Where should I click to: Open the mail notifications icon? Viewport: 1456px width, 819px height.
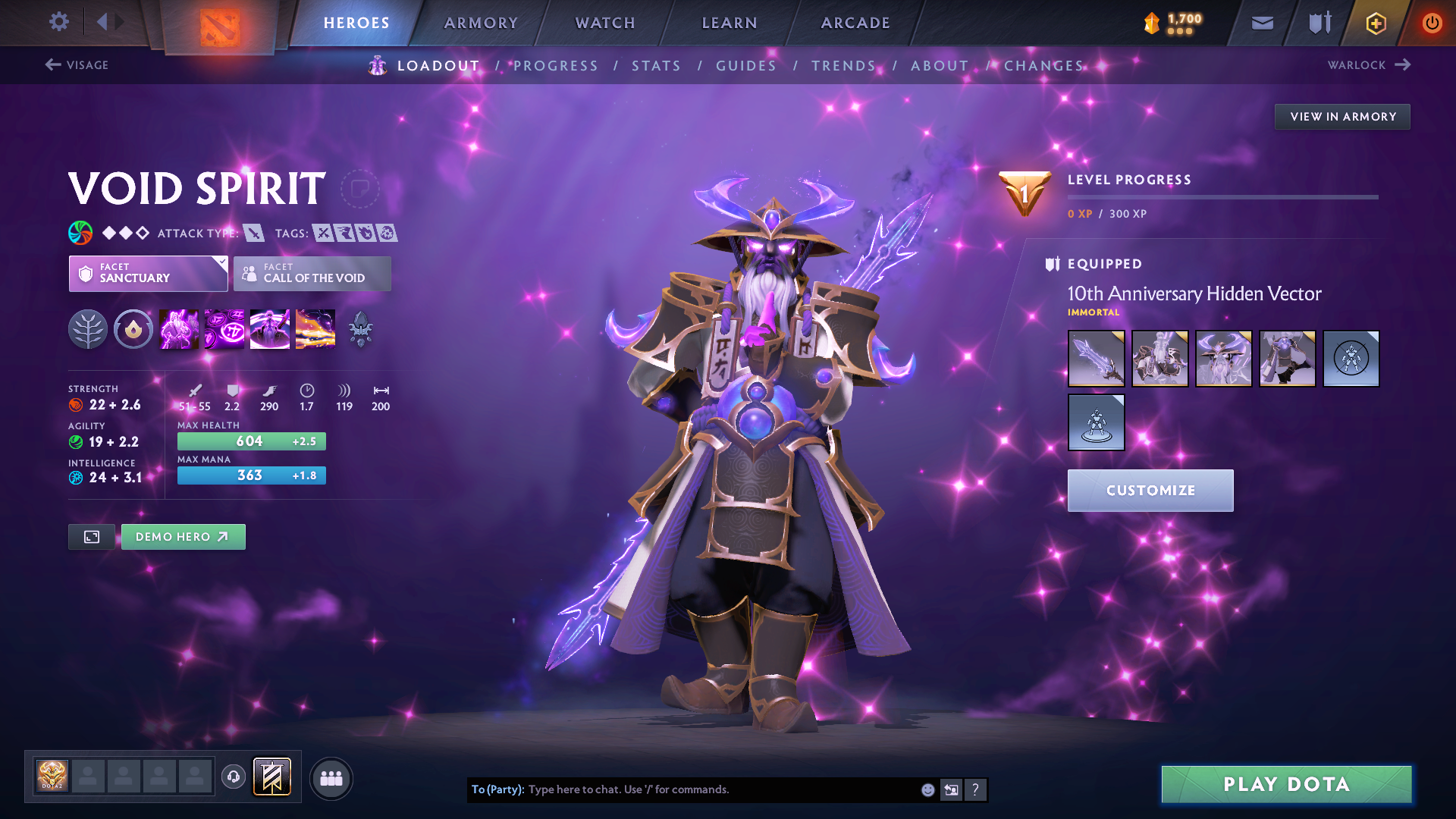1261,22
